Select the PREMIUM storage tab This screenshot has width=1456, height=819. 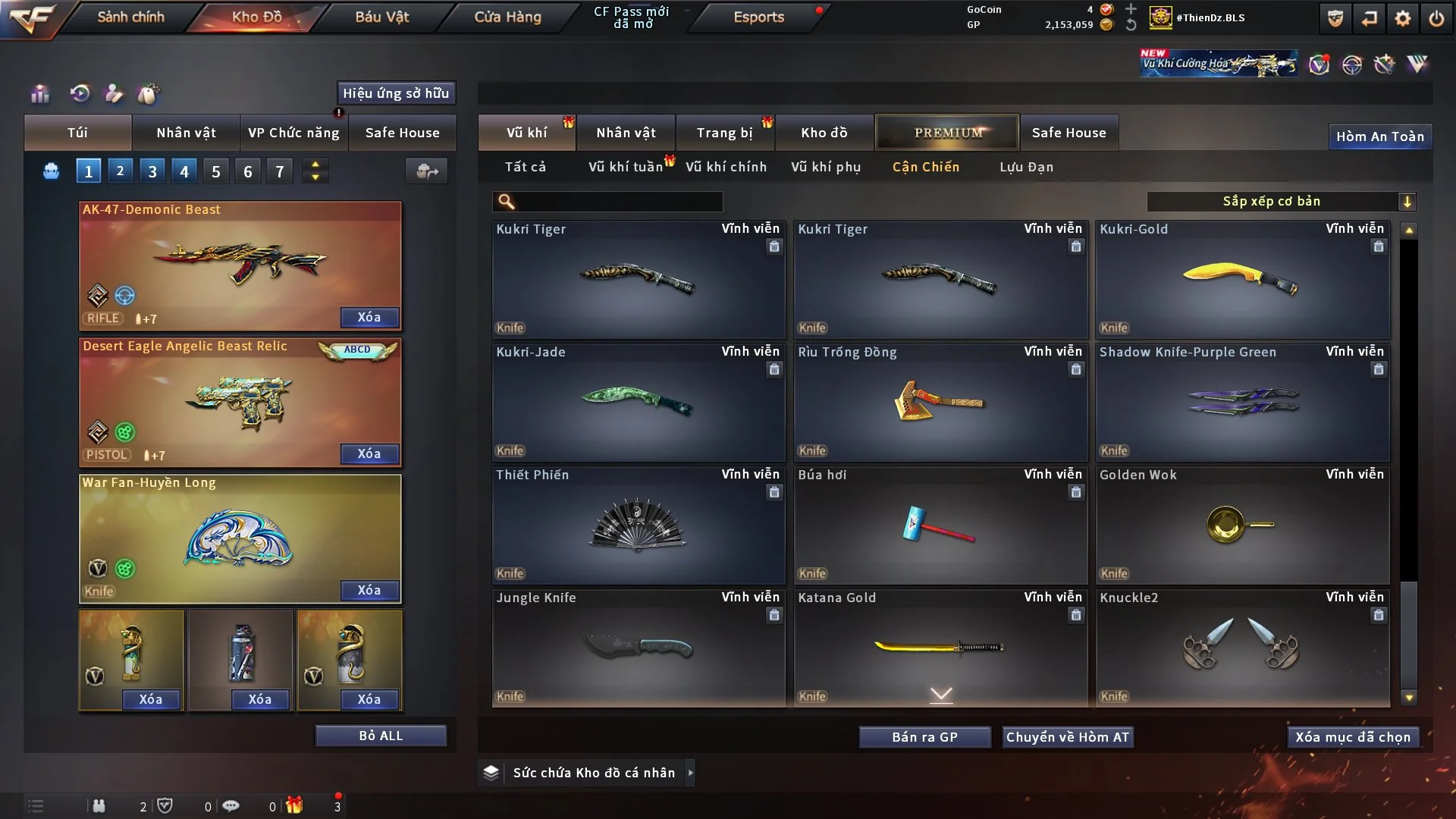pyautogui.click(x=947, y=133)
